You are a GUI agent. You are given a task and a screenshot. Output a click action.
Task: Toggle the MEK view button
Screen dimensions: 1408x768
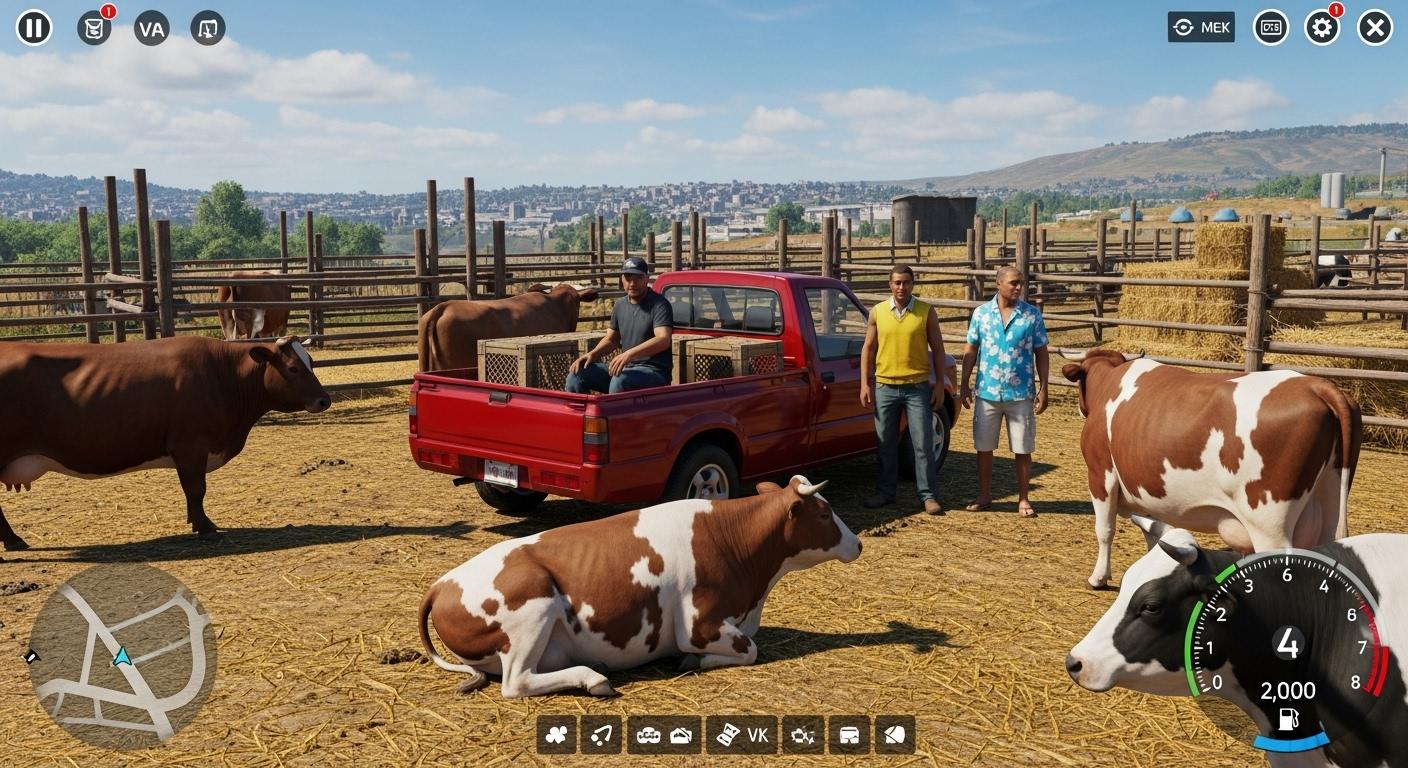1201,27
